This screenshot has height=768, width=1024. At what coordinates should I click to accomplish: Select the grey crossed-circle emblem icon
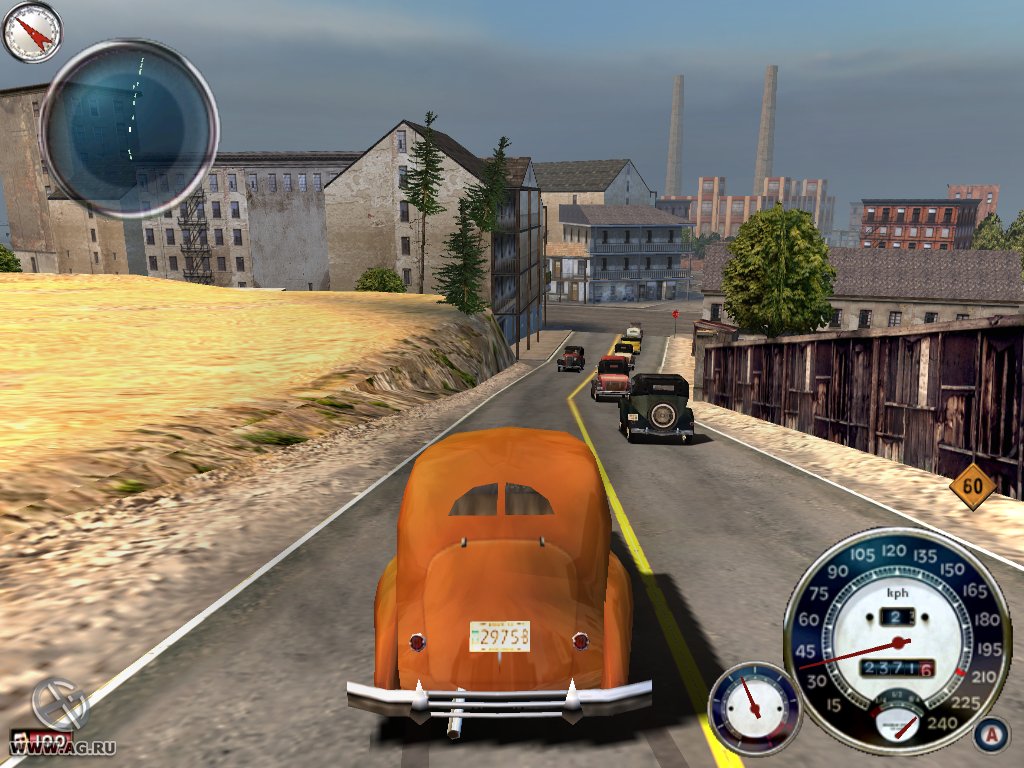click(60, 703)
